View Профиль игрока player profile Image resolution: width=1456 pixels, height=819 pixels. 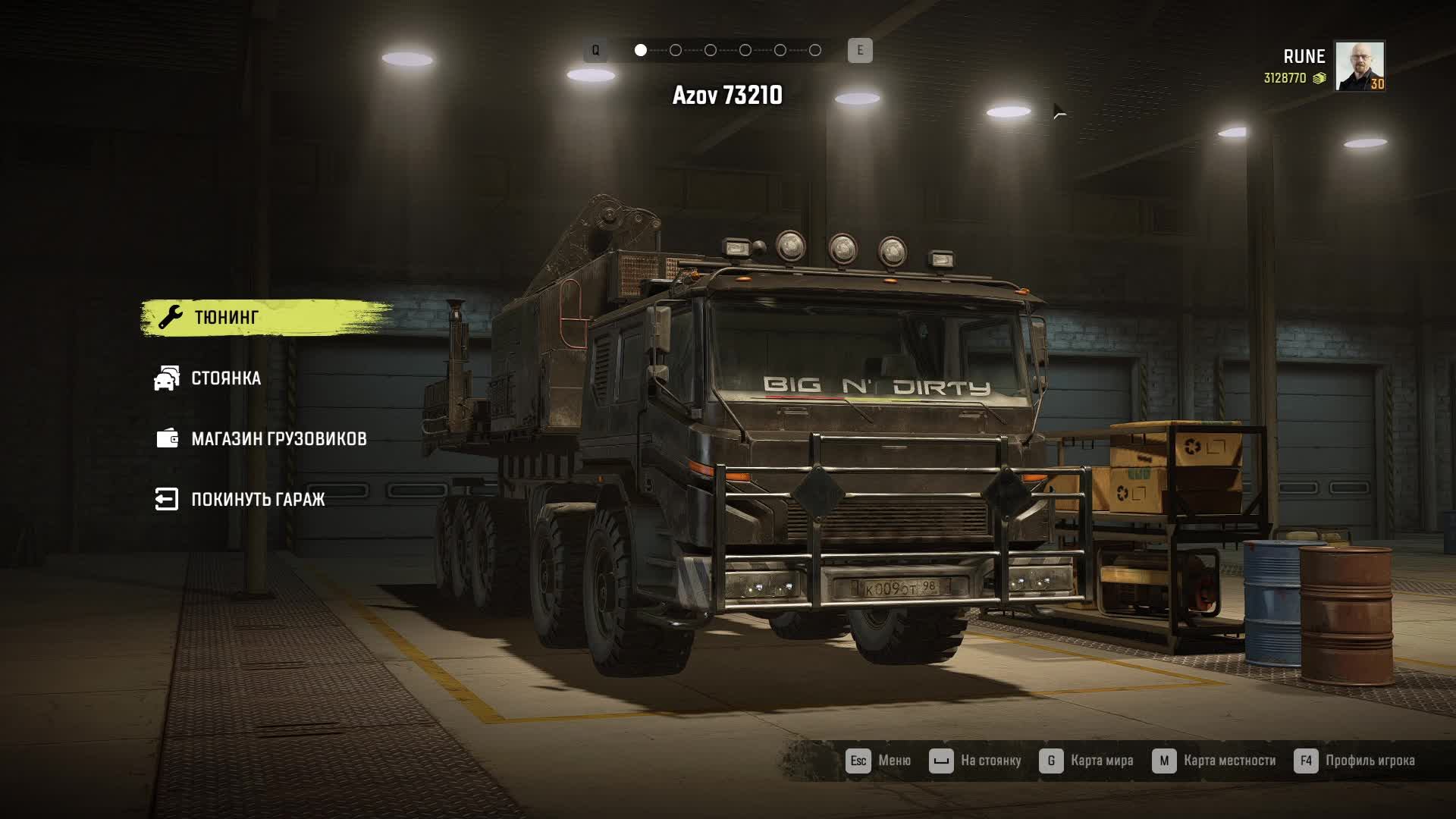point(1354,761)
